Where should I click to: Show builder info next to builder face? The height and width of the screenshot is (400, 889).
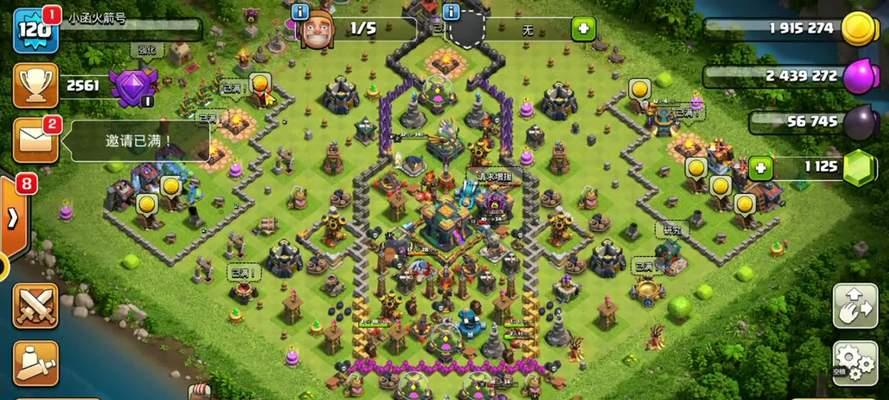[300, 12]
